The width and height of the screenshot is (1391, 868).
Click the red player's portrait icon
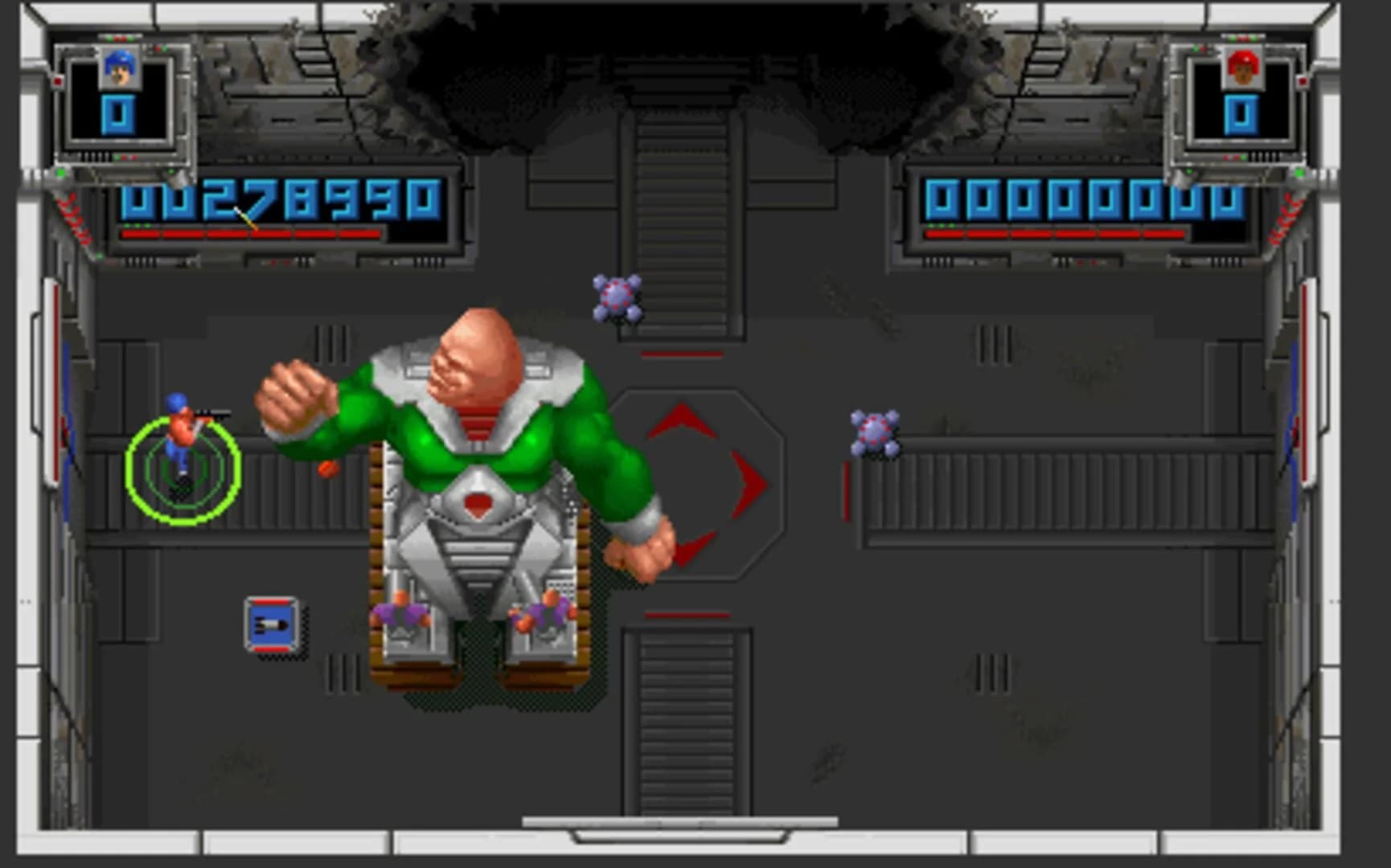coord(1245,68)
